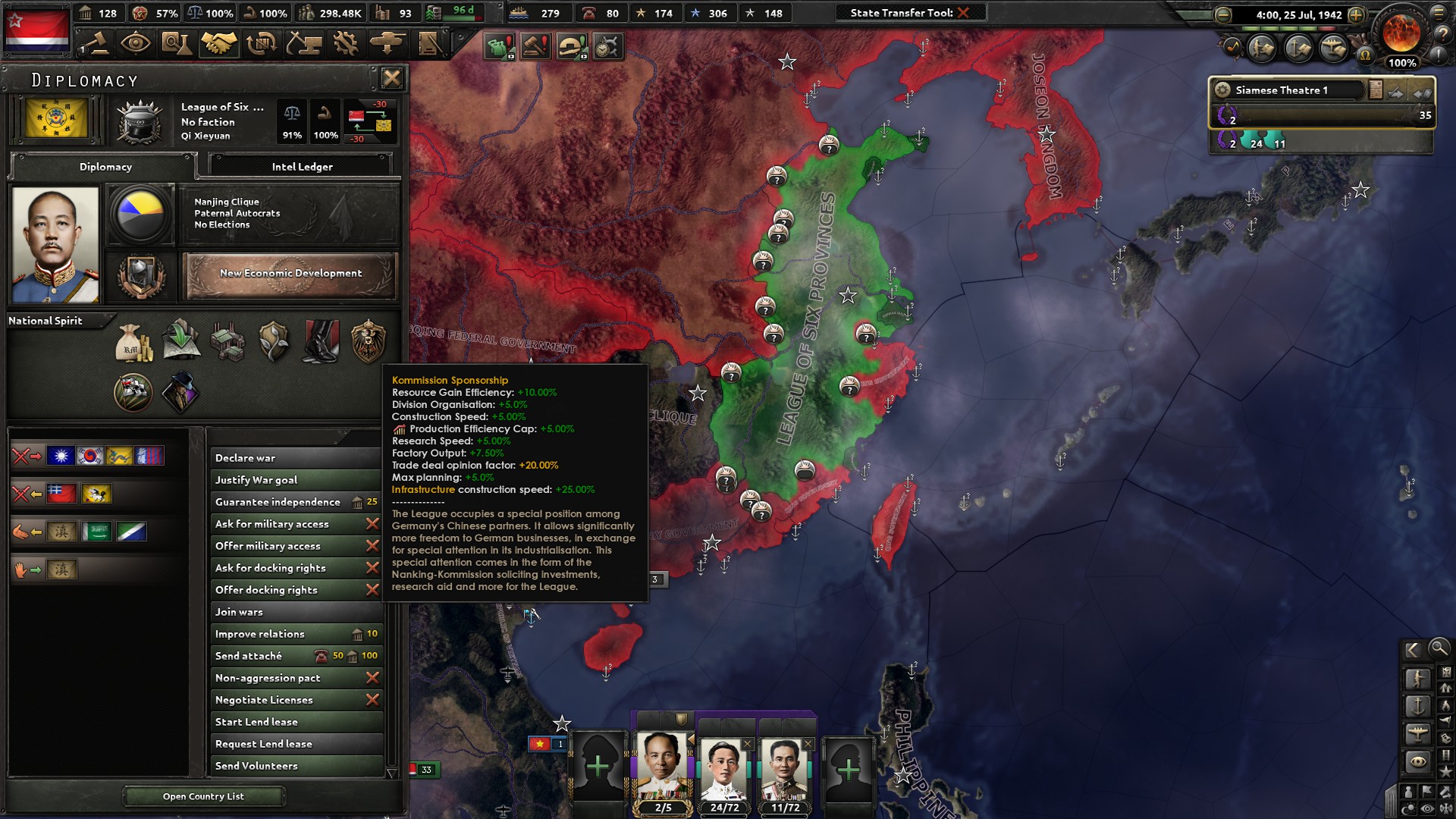This screenshot has width=1456, height=819.
Task: Open the Production menu wrench icon
Action: [x=345, y=43]
